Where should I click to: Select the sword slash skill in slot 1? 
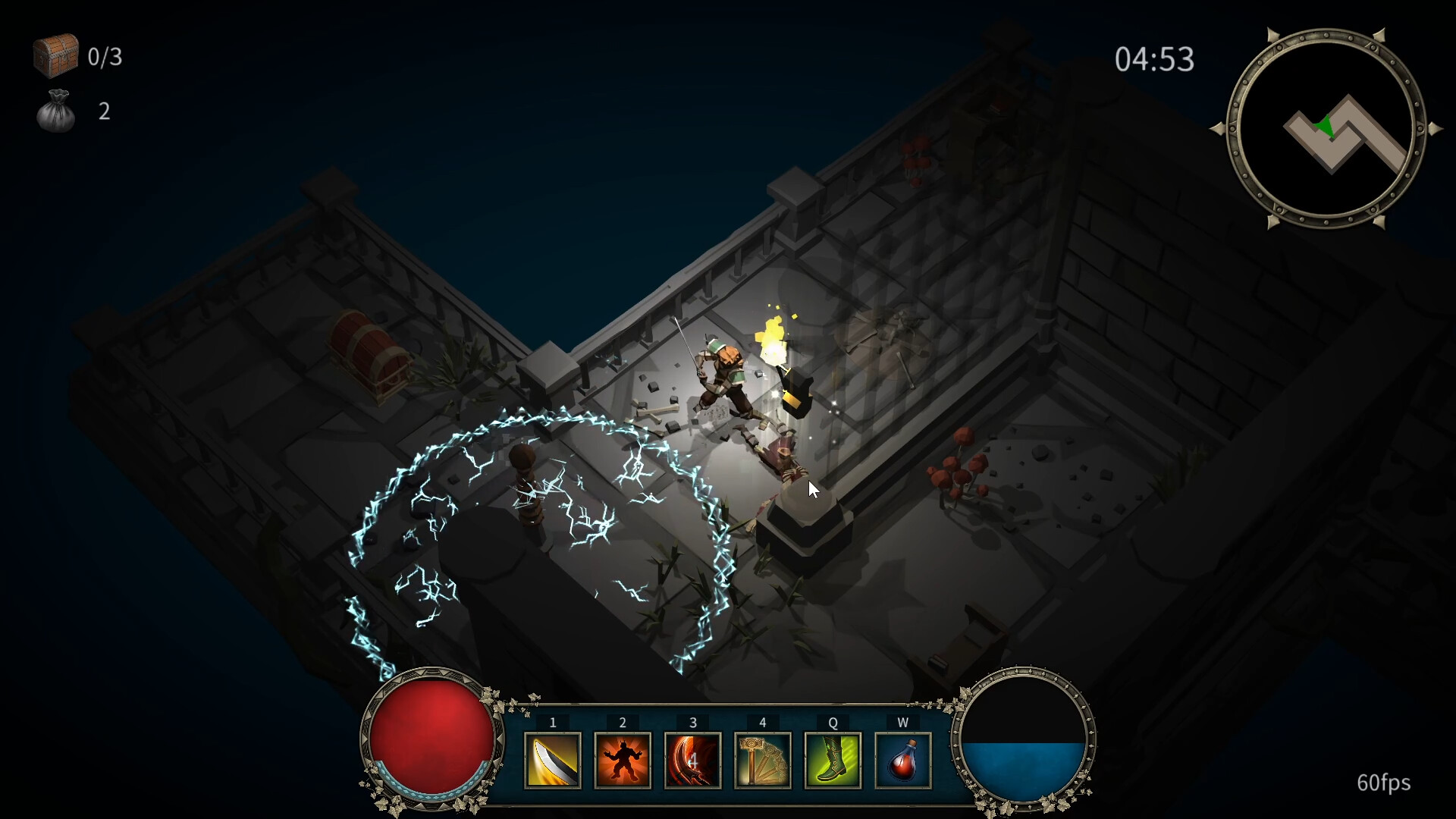point(553,761)
